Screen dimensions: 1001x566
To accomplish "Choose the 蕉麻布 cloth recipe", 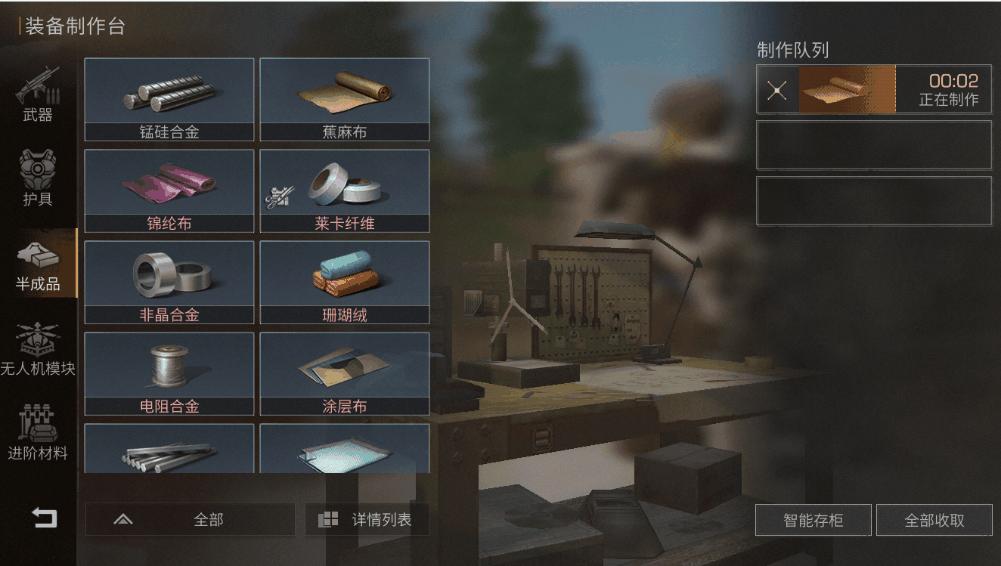I will (x=345, y=99).
